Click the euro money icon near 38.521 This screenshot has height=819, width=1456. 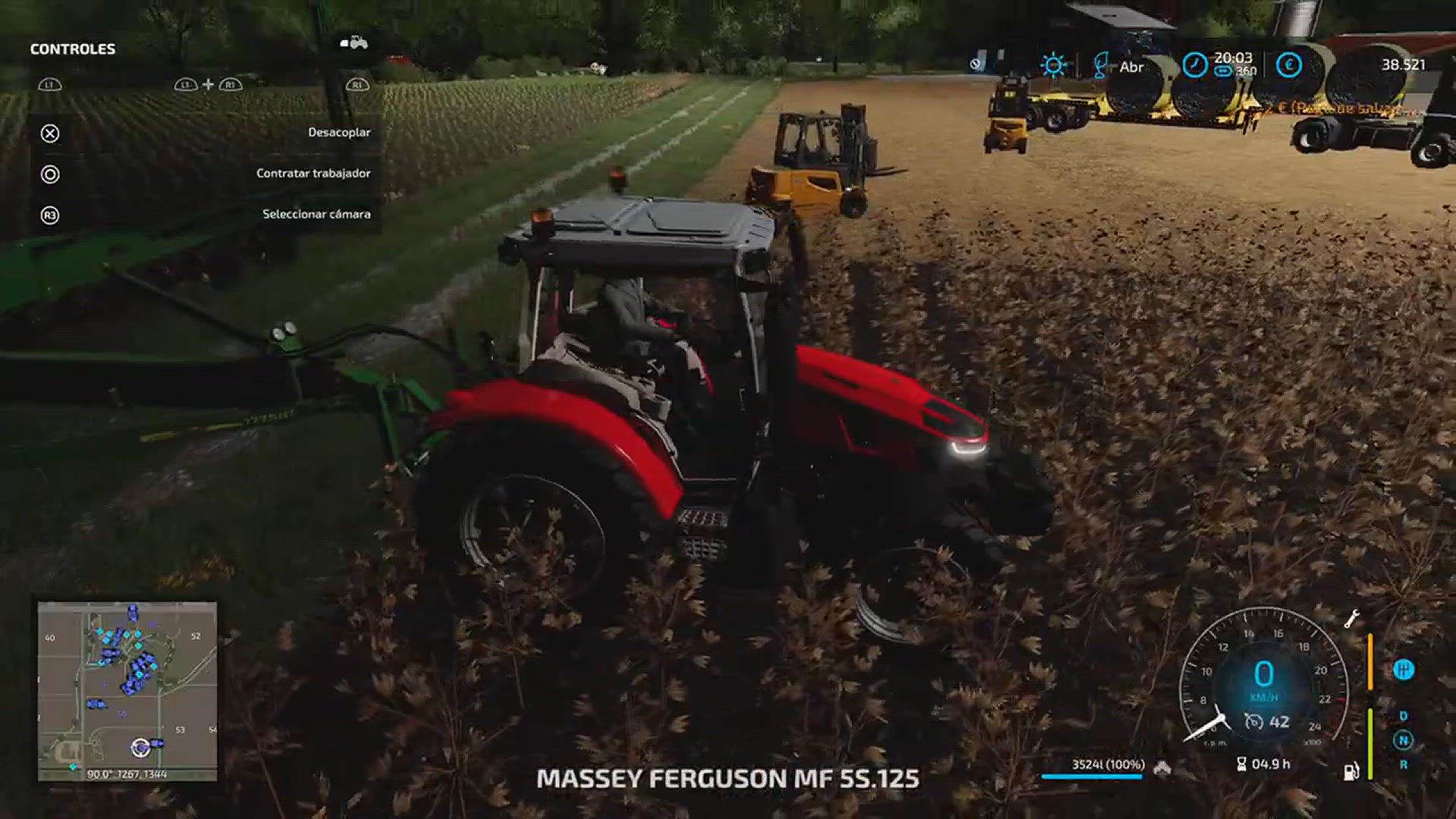click(x=1289, y=65)
